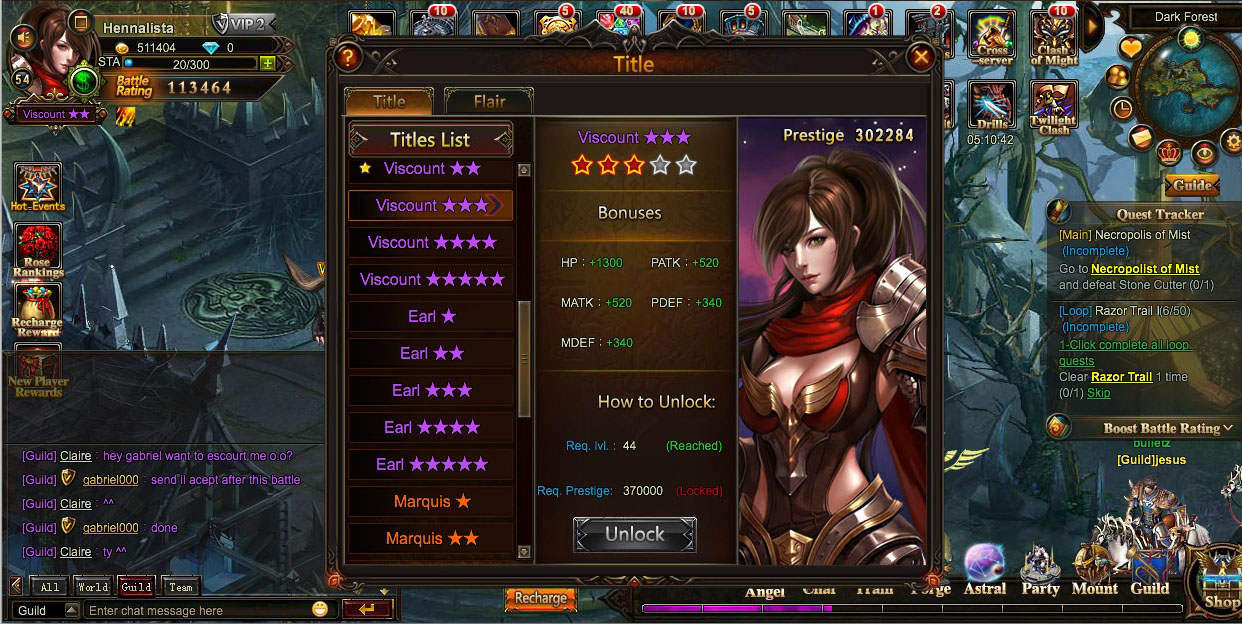This screenshot has width=1242, height=624.
Task: Open Rose Rankings
Action: [38, 249]
